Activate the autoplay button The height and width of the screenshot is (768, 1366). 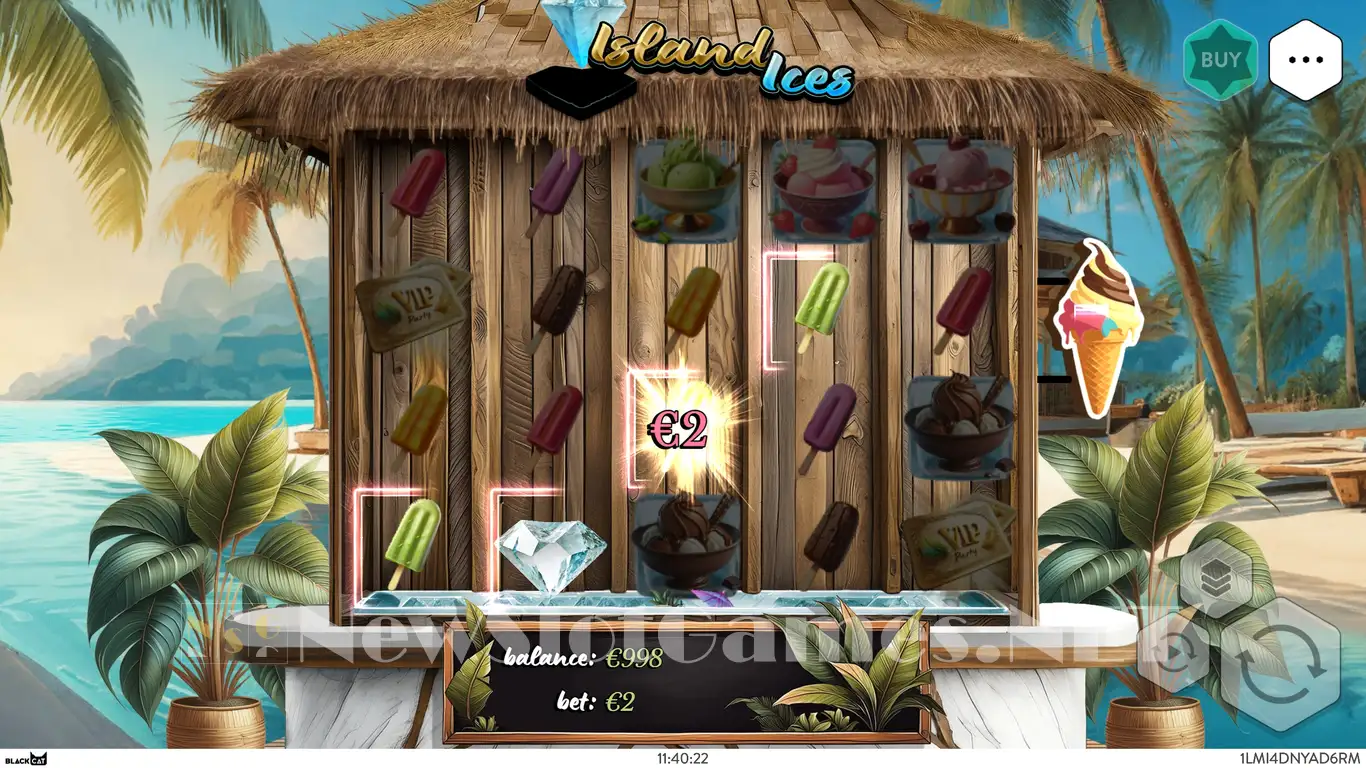[1172, 651]
